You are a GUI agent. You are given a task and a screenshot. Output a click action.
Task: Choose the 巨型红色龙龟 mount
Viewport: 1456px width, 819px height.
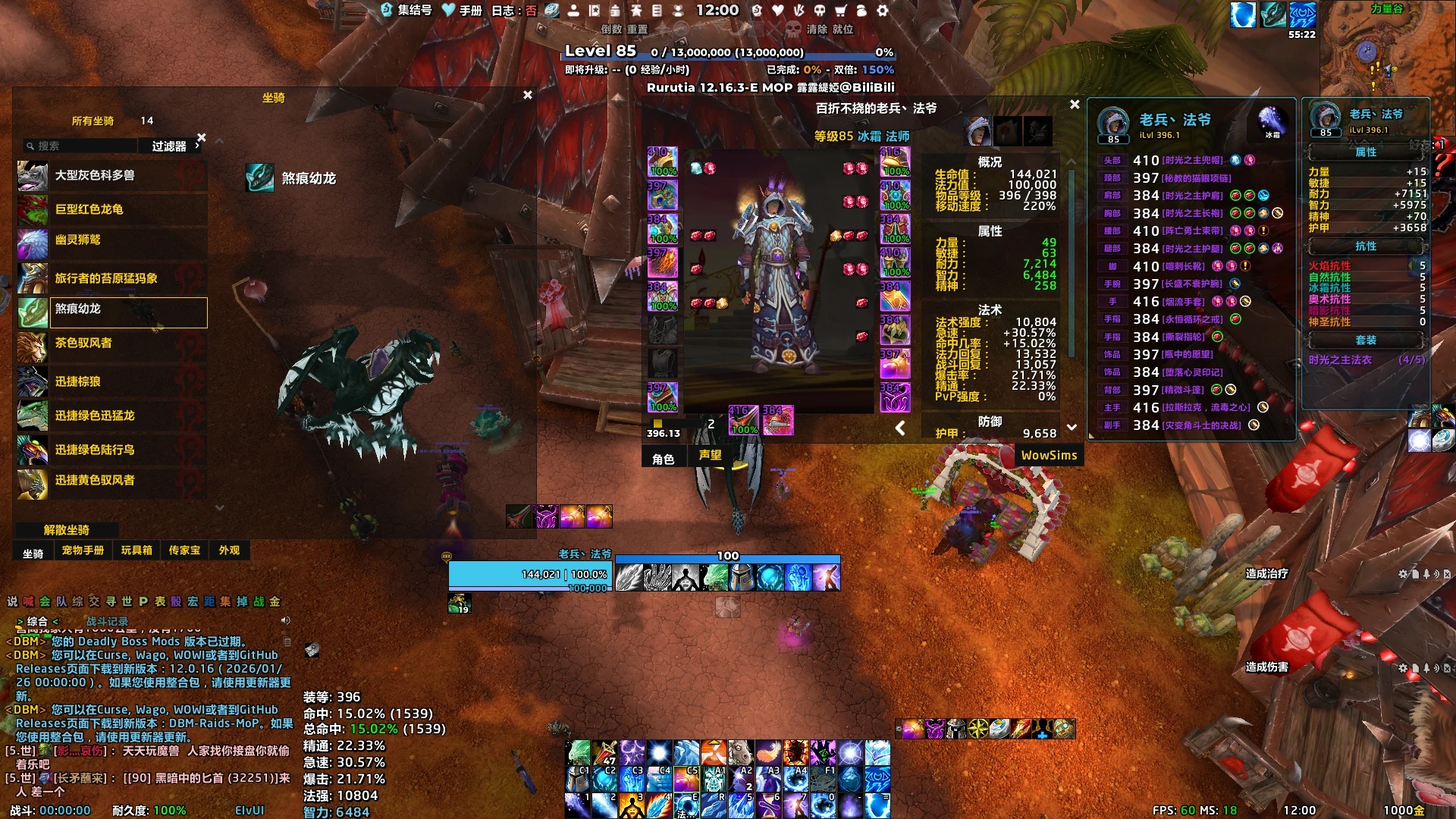point(111,209)
